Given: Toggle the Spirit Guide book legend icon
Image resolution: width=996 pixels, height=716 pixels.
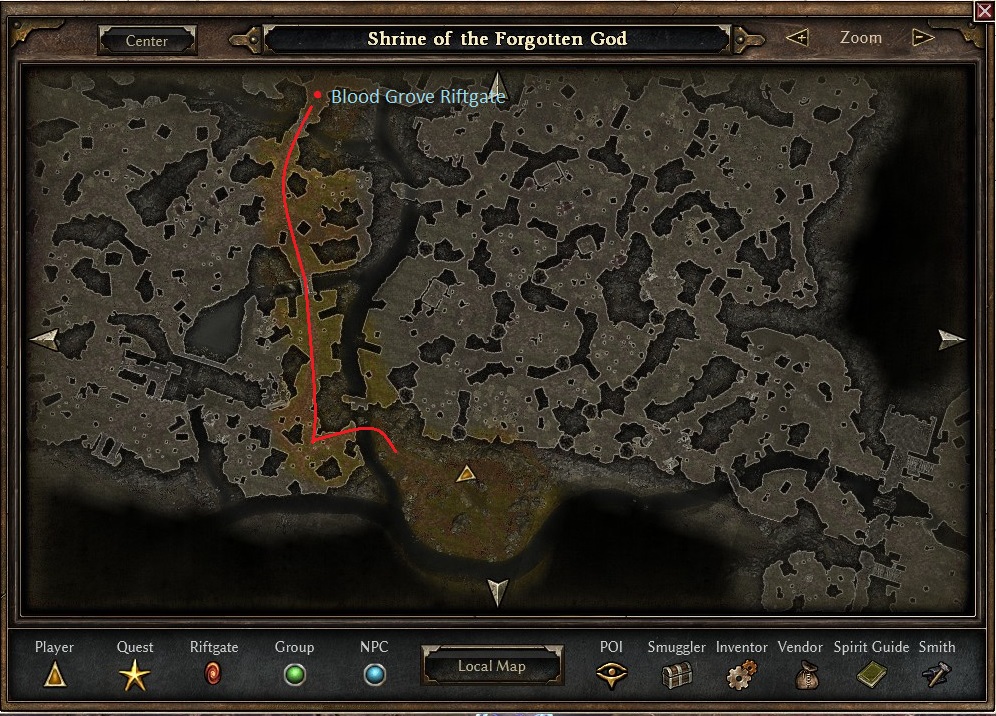Looking at the screenshot, I should pos(871,676).
